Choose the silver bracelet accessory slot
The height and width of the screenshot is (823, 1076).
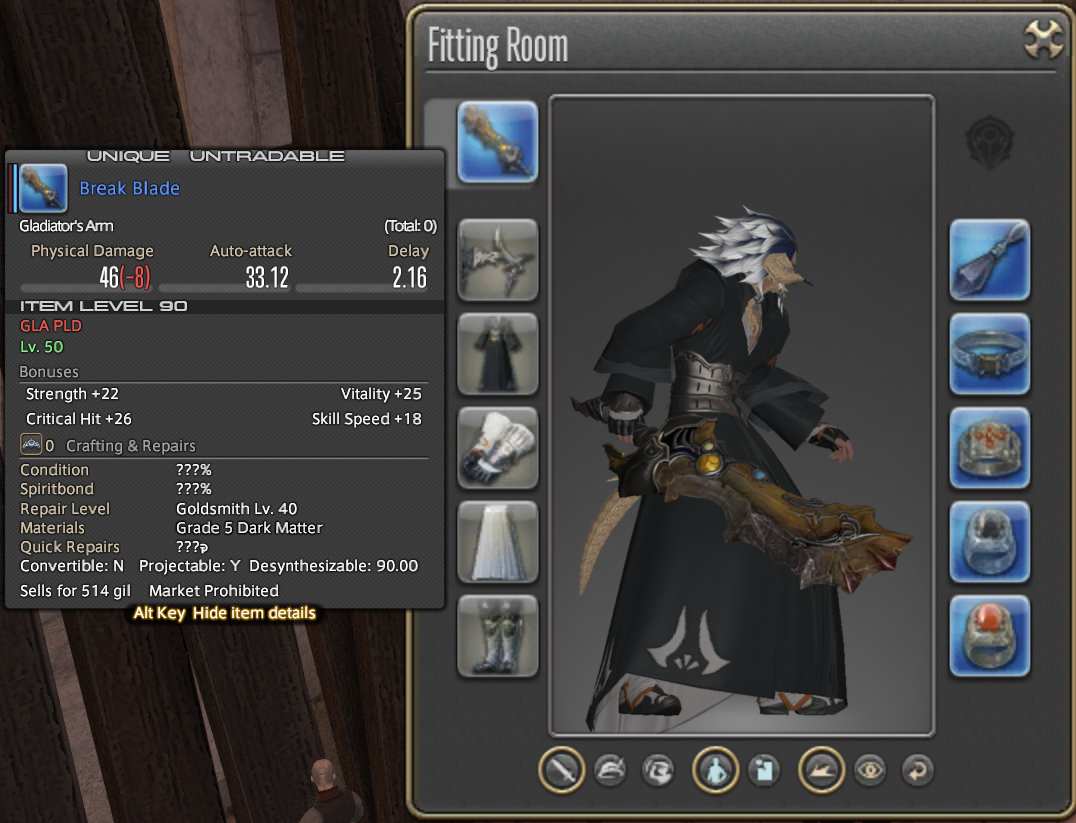pos(989,354)
